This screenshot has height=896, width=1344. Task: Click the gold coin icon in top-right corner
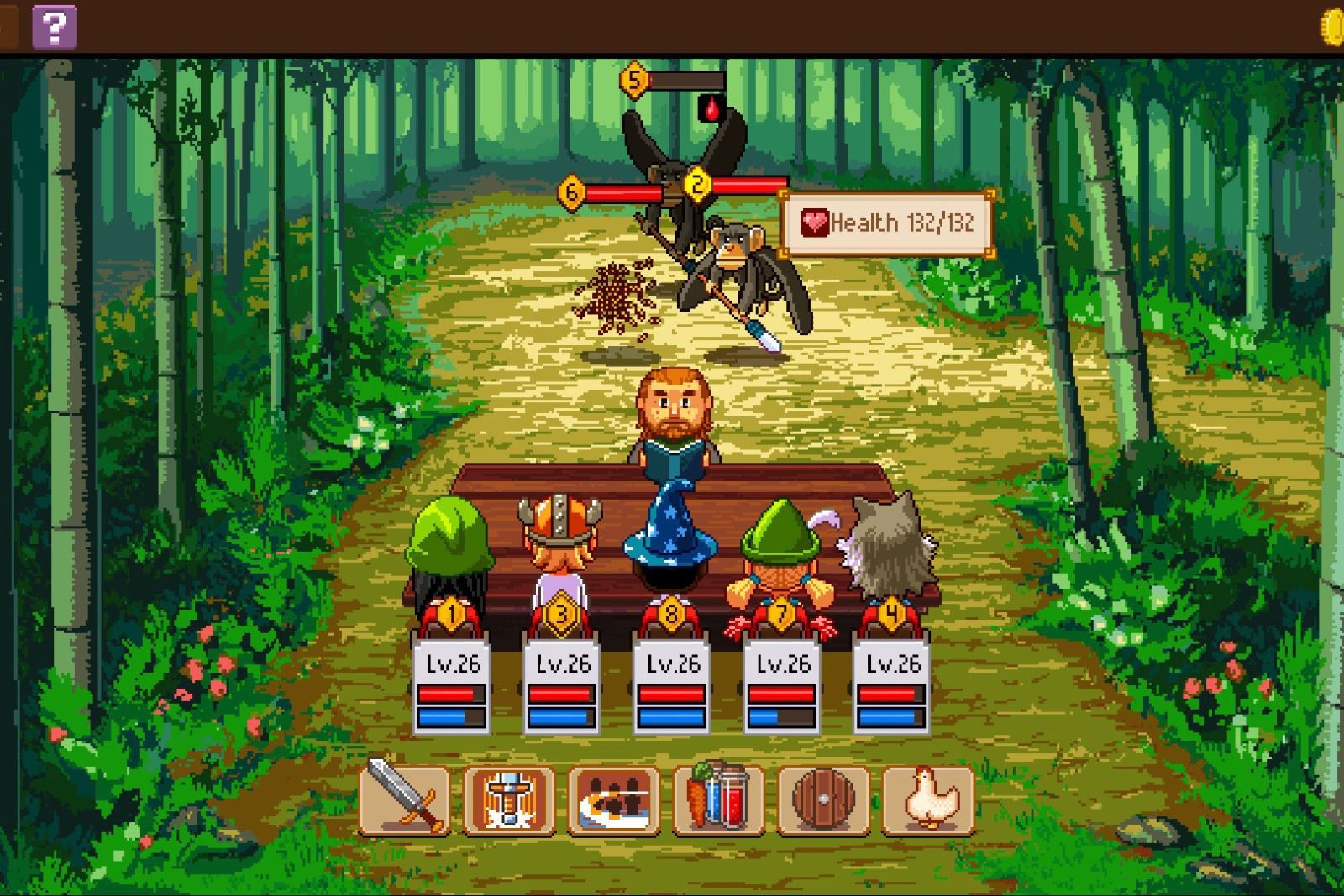pyautogui.click(x=1334, y=25)
